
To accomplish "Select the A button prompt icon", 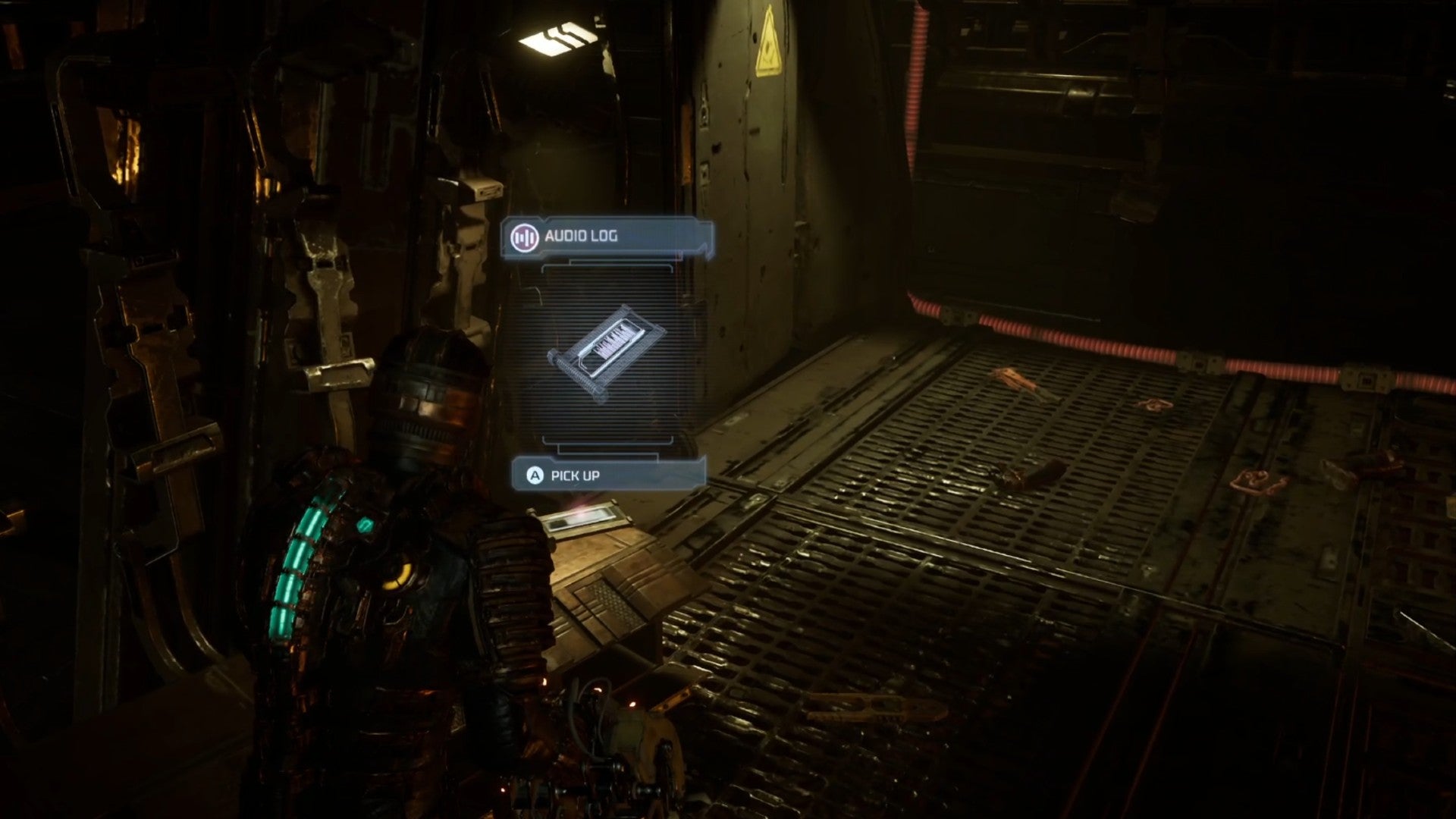I will click(533, 477).
